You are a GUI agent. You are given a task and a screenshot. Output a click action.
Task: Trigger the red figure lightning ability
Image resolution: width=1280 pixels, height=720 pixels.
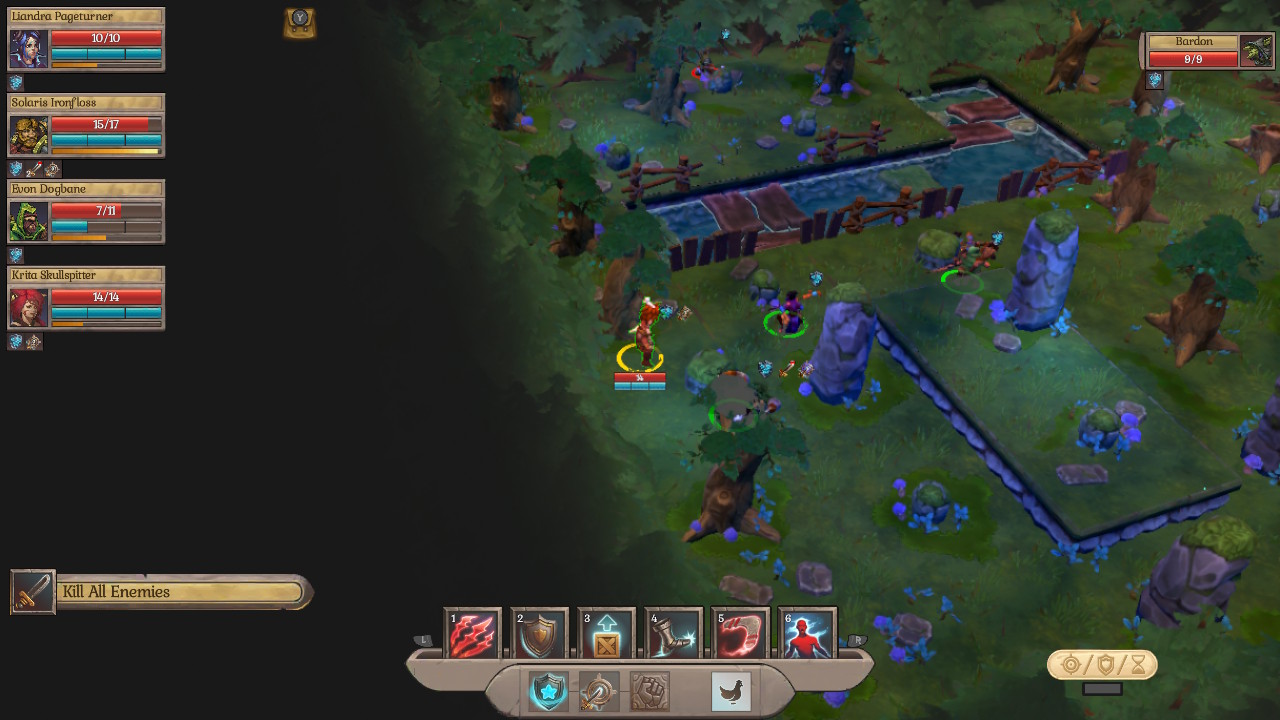(807, 634)
